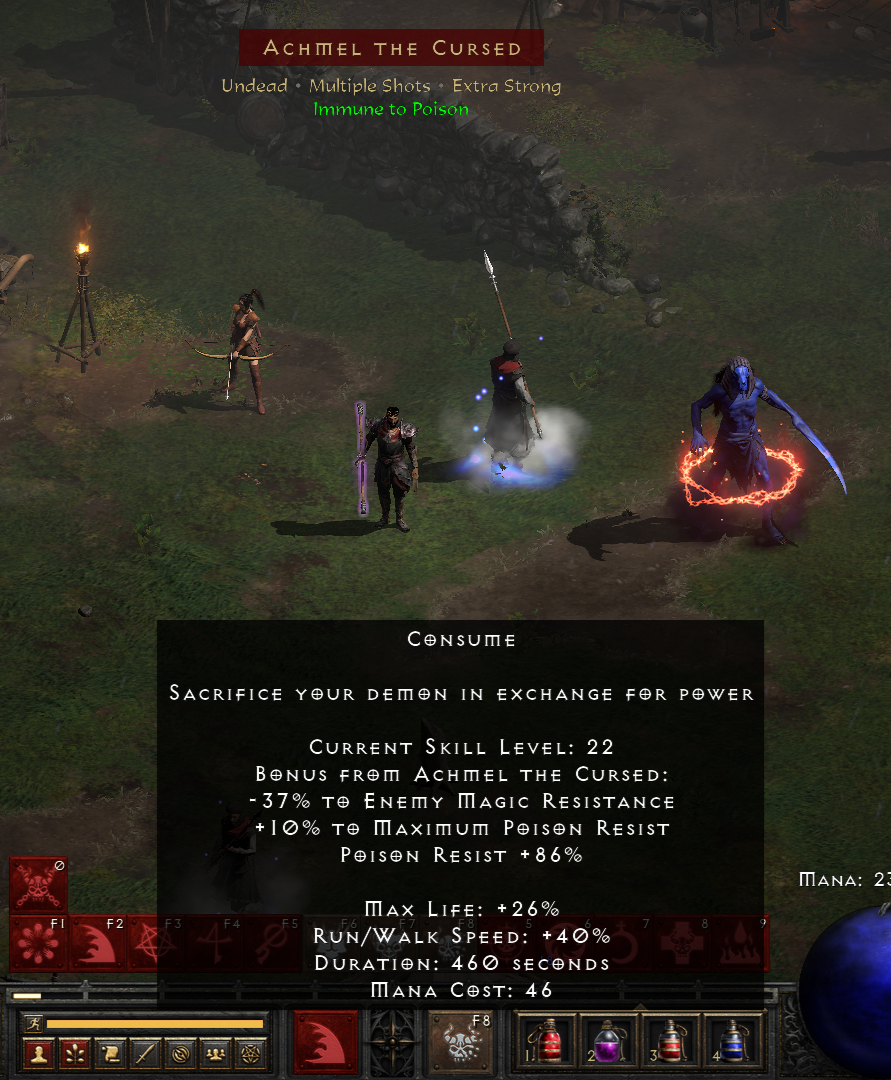891x1080 pixels.
Task: Select the left-click Consume skill button
Action: 325,1043
